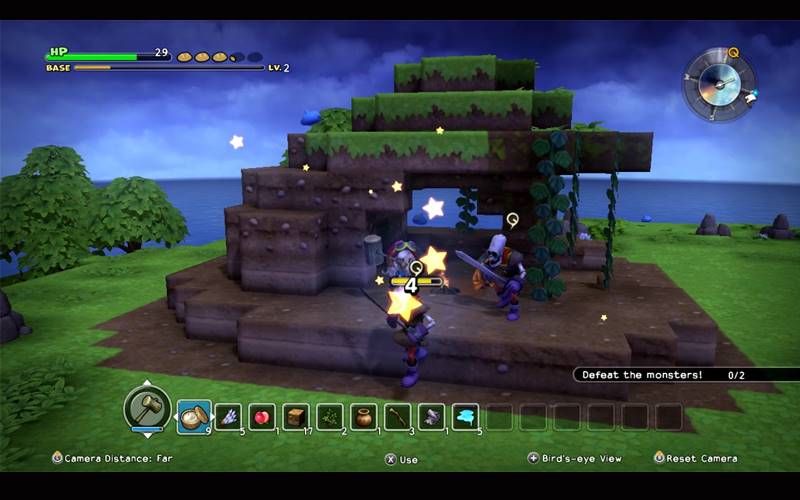Click the round compass dial
Viewport: 800px width, 500px height.
719,85
